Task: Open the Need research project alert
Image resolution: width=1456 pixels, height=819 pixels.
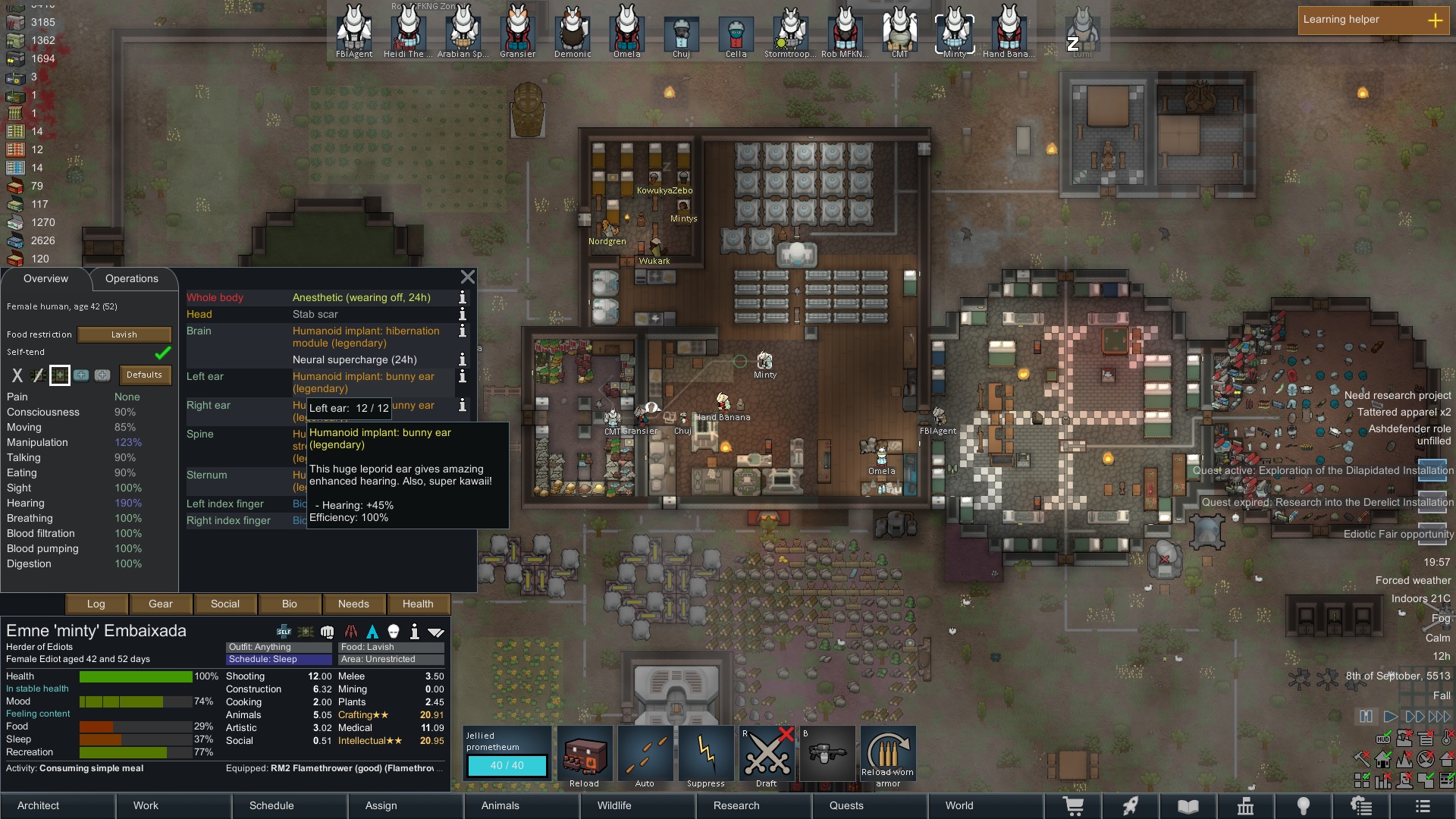Action: [1397, 396]
